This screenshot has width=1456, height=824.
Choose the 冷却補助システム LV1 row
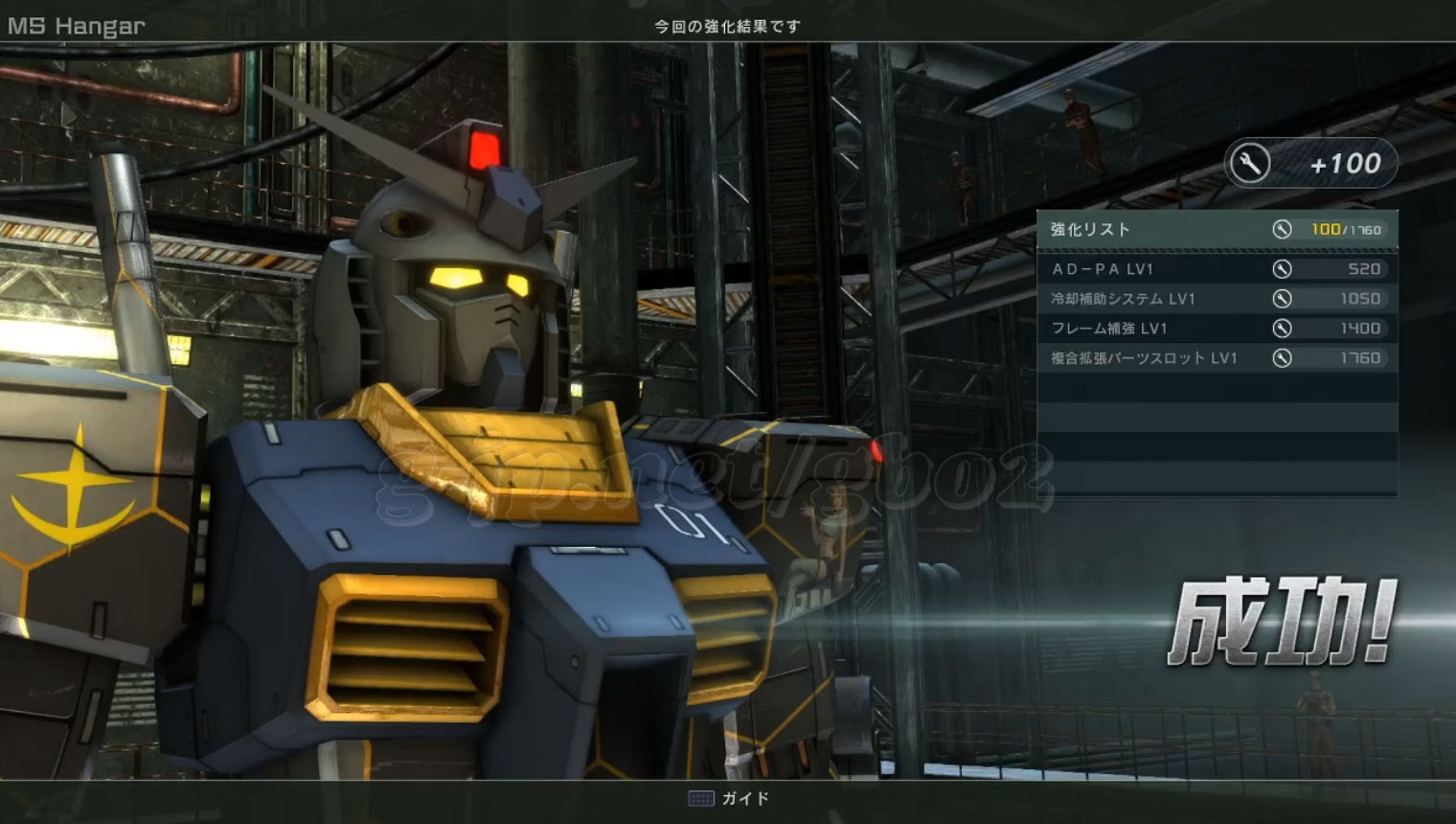point(1217,299)
